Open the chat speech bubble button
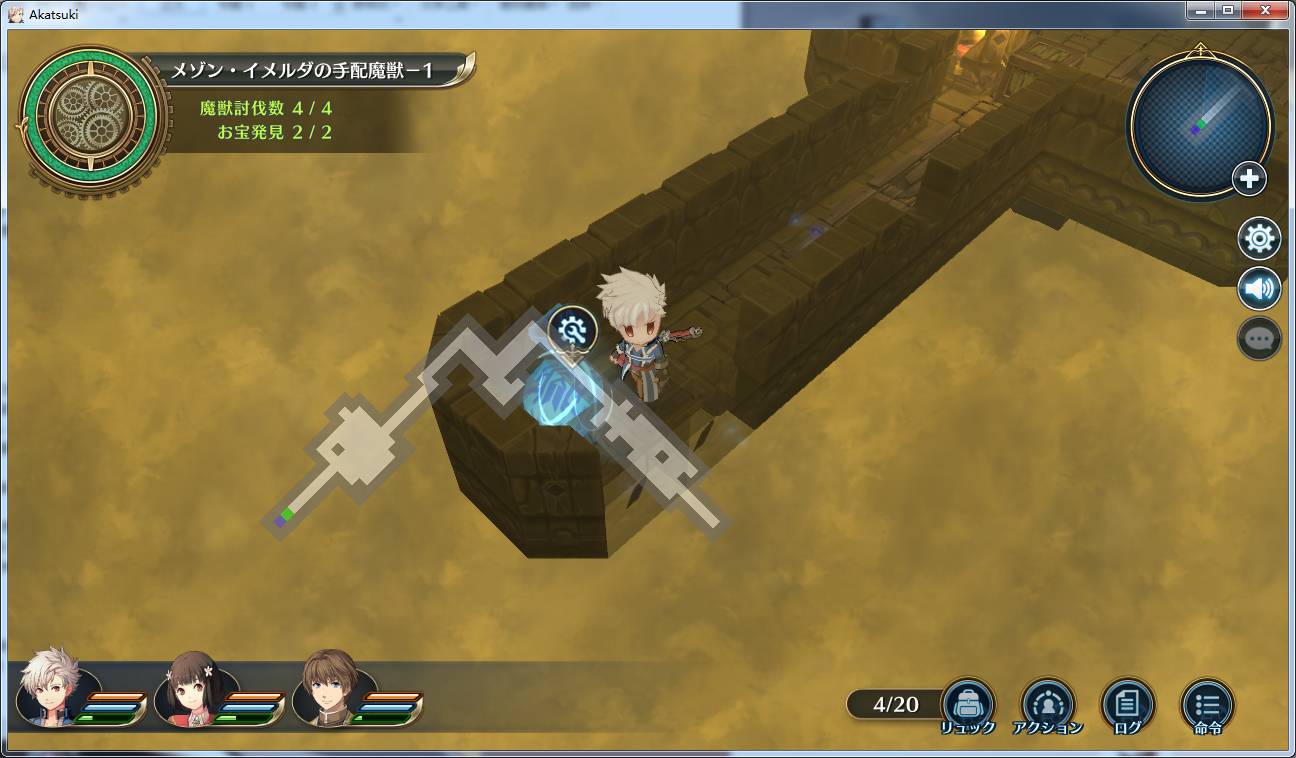The image size is (1296, 758). (x=1259, y=339)
